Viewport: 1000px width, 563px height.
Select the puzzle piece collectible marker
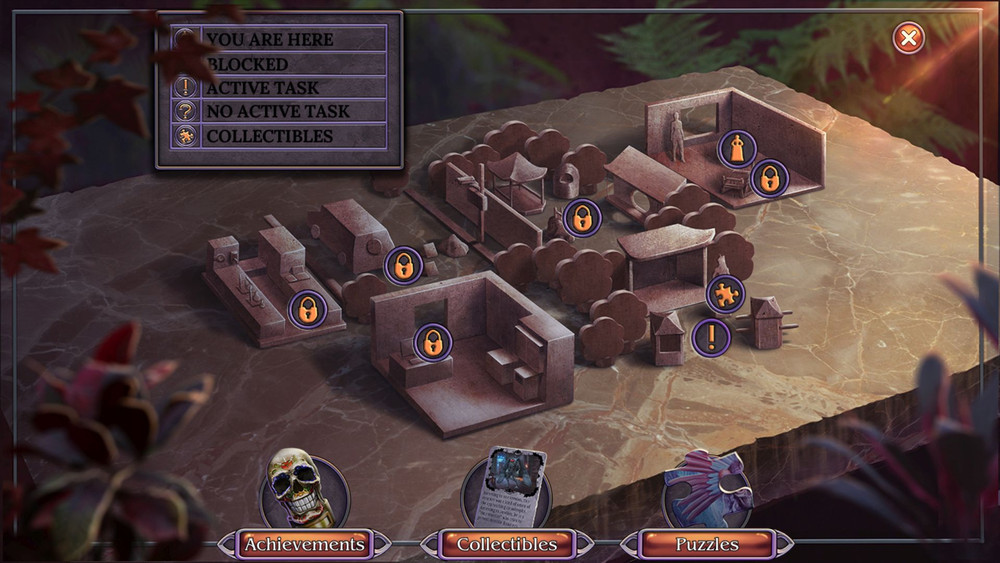[x=725, y=294]
